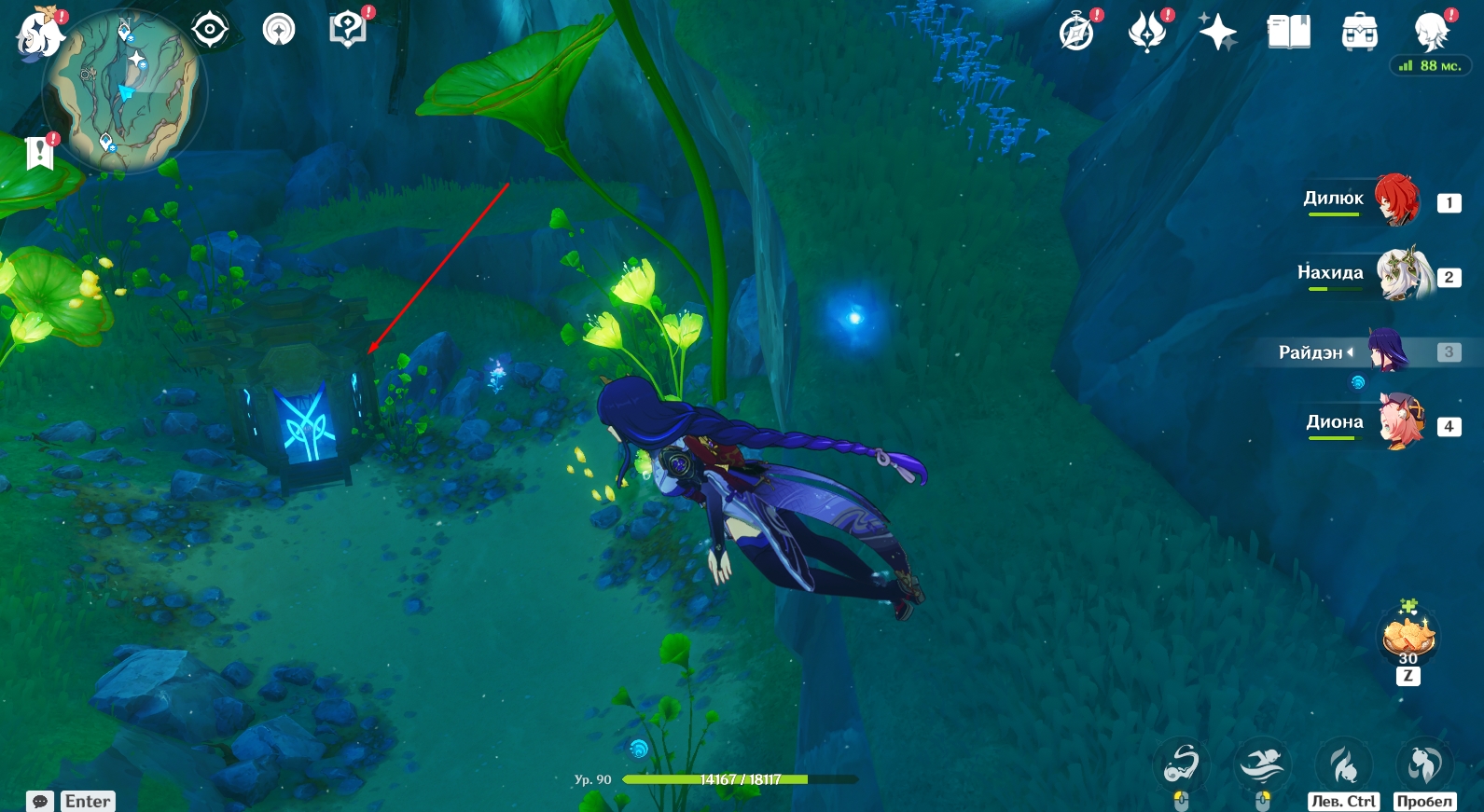Open the Wish star icon

1217,34
